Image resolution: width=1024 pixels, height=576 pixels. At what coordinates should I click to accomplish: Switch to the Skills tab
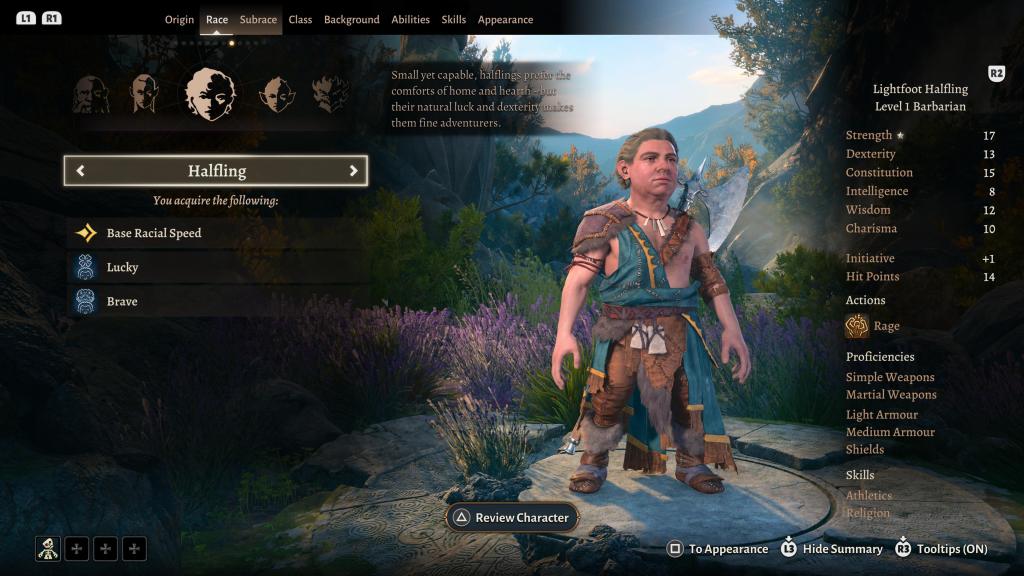454,20
